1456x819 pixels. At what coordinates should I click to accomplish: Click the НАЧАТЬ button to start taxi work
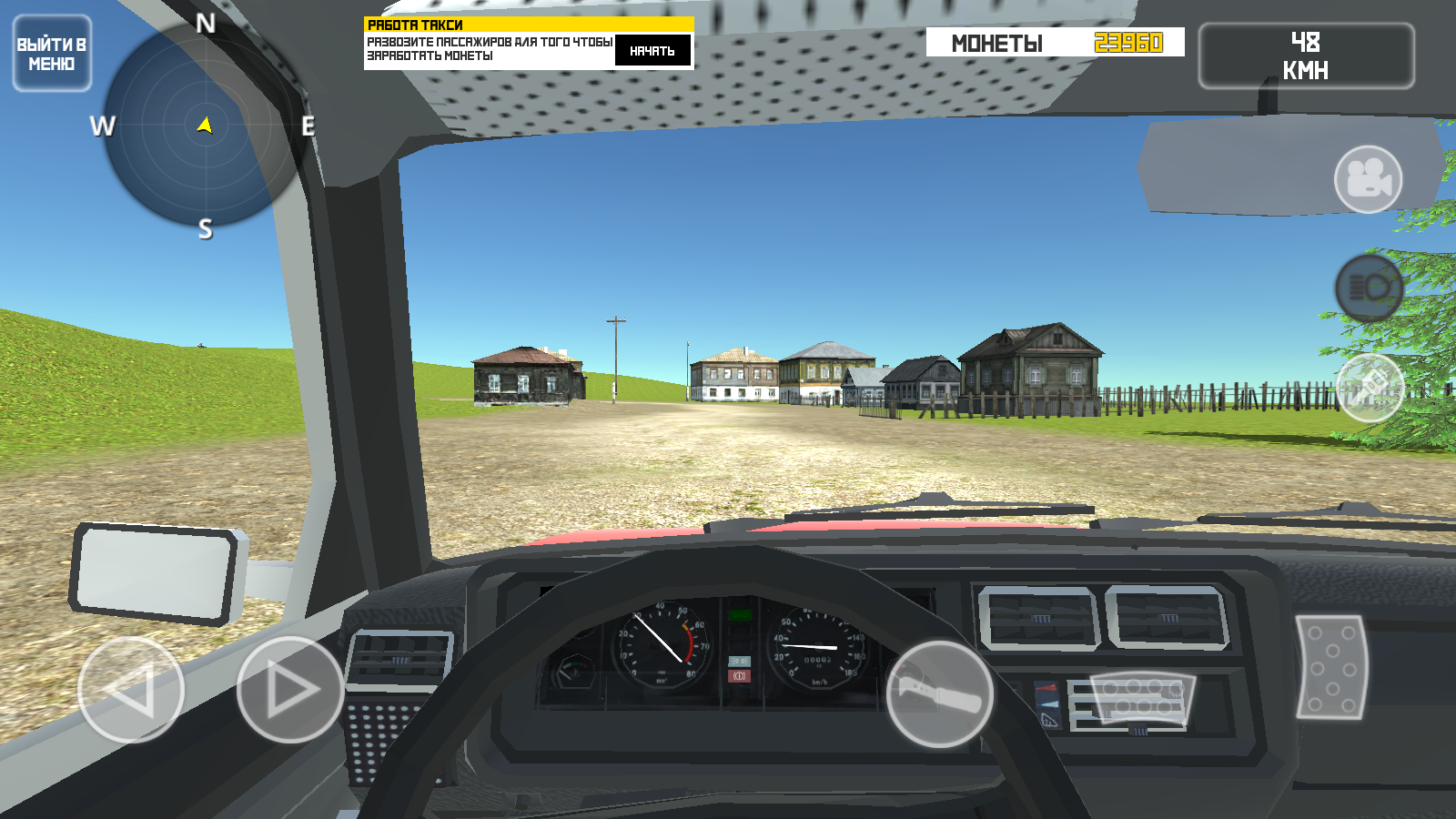coord(652,52)
